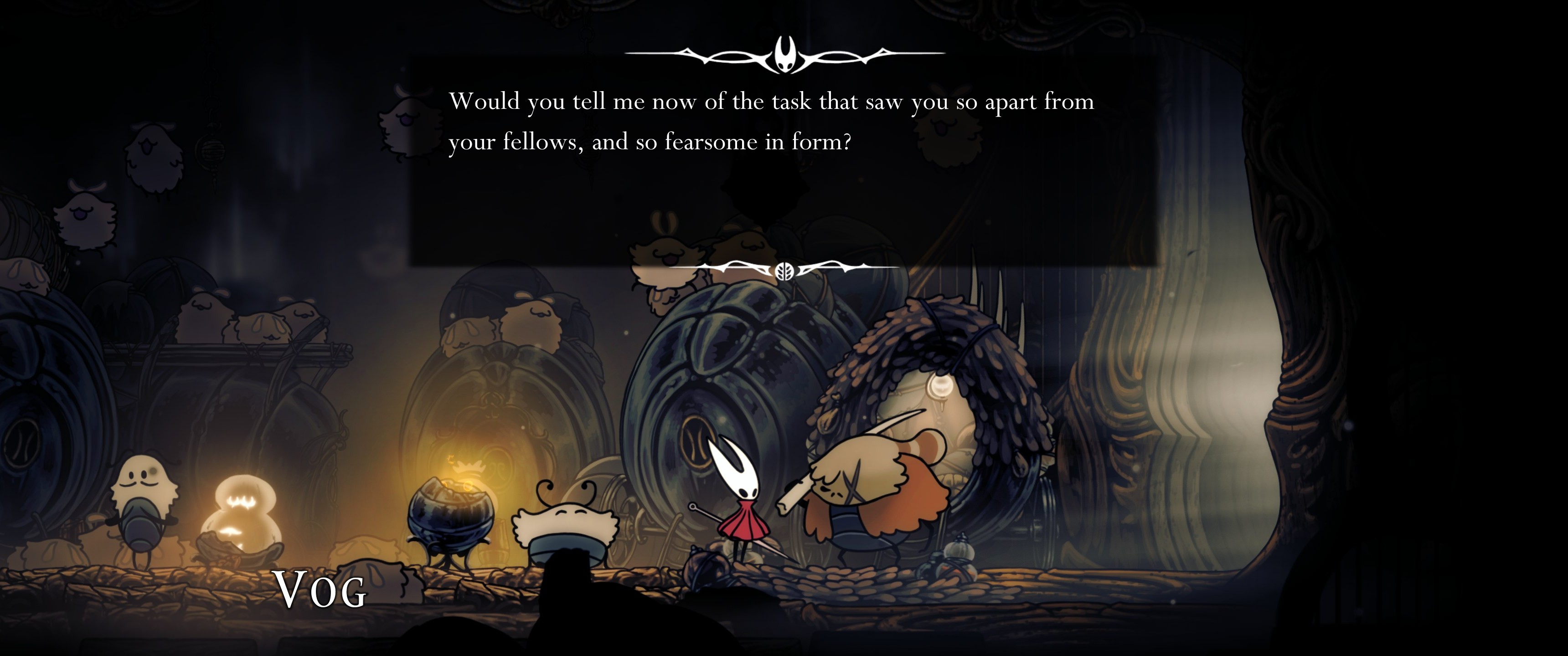
Task: Click the dialogue continue marker below the text
Action: click(x=784, y=270)
